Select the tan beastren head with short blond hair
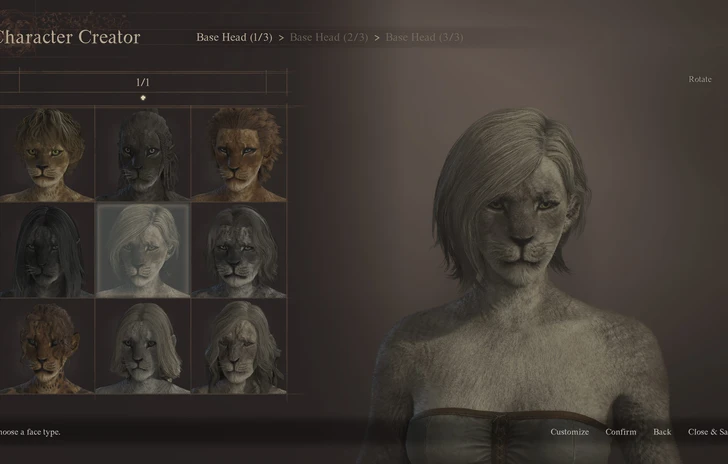The width and height of the screenshot is (728, 464). click(47, 153)
